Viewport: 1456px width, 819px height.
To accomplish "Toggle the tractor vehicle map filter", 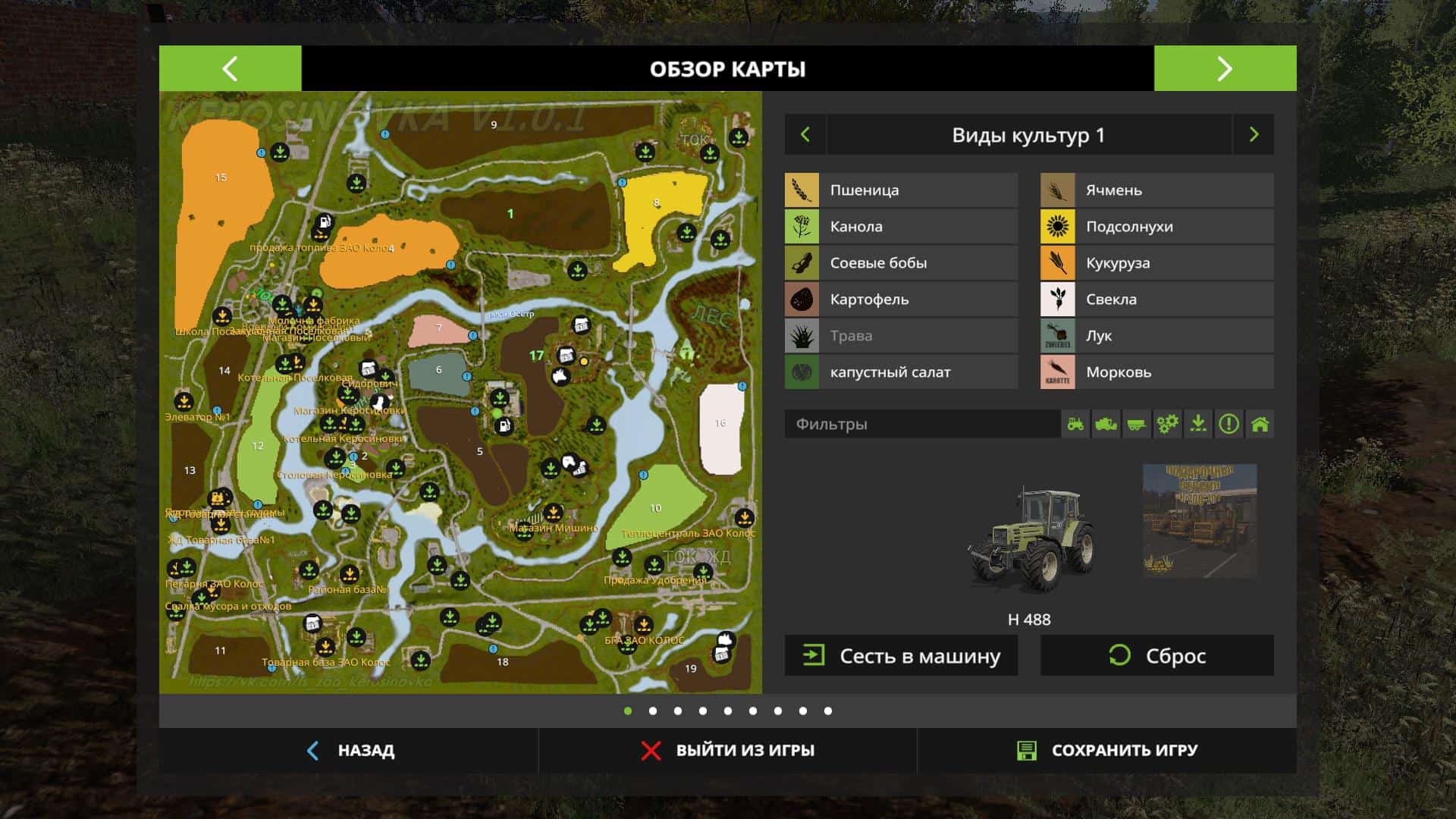I will pyautogui.click(x=1075, y=424).
